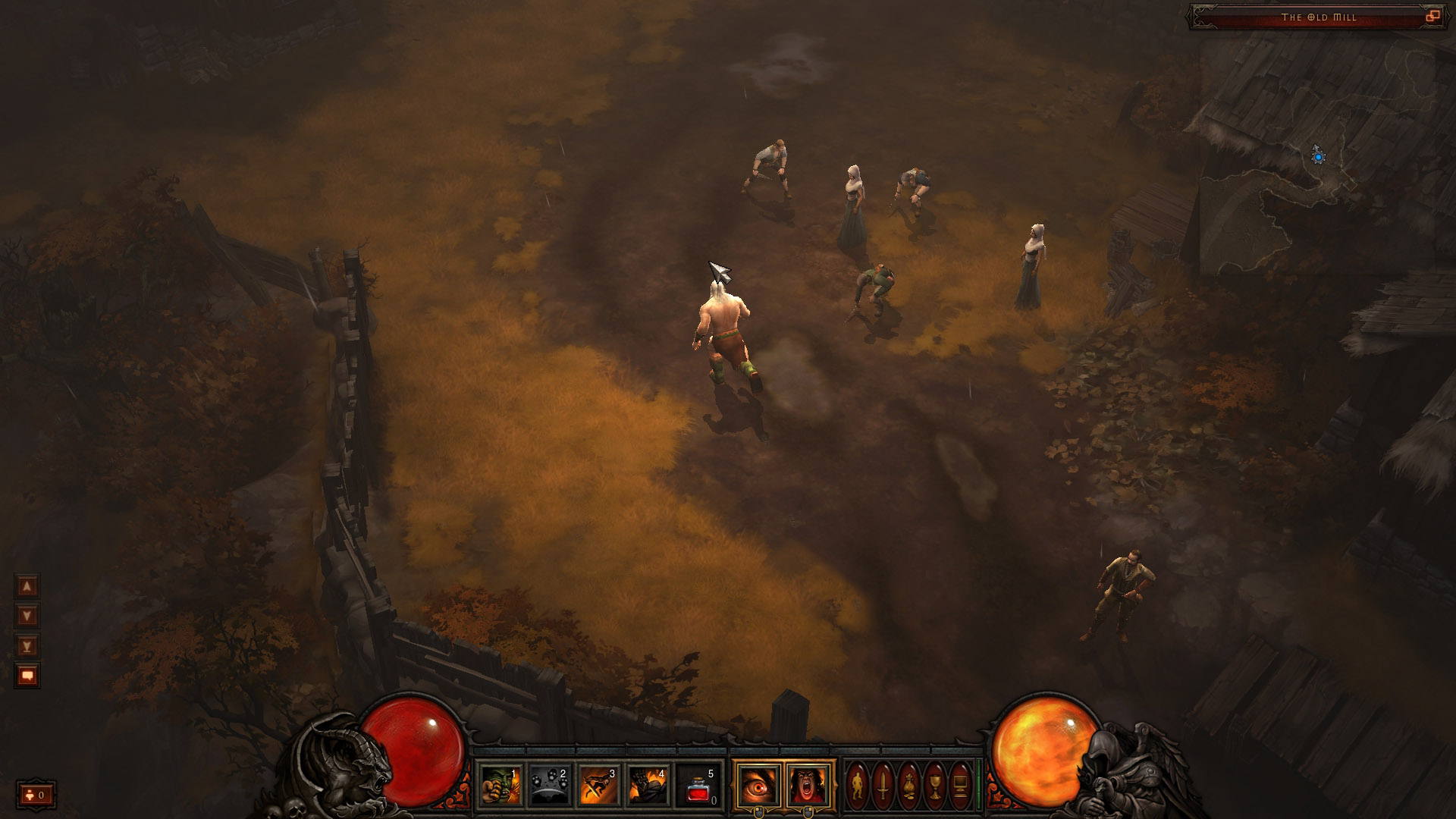Select the screaming face right-mouse skill

tap(808, 785)
